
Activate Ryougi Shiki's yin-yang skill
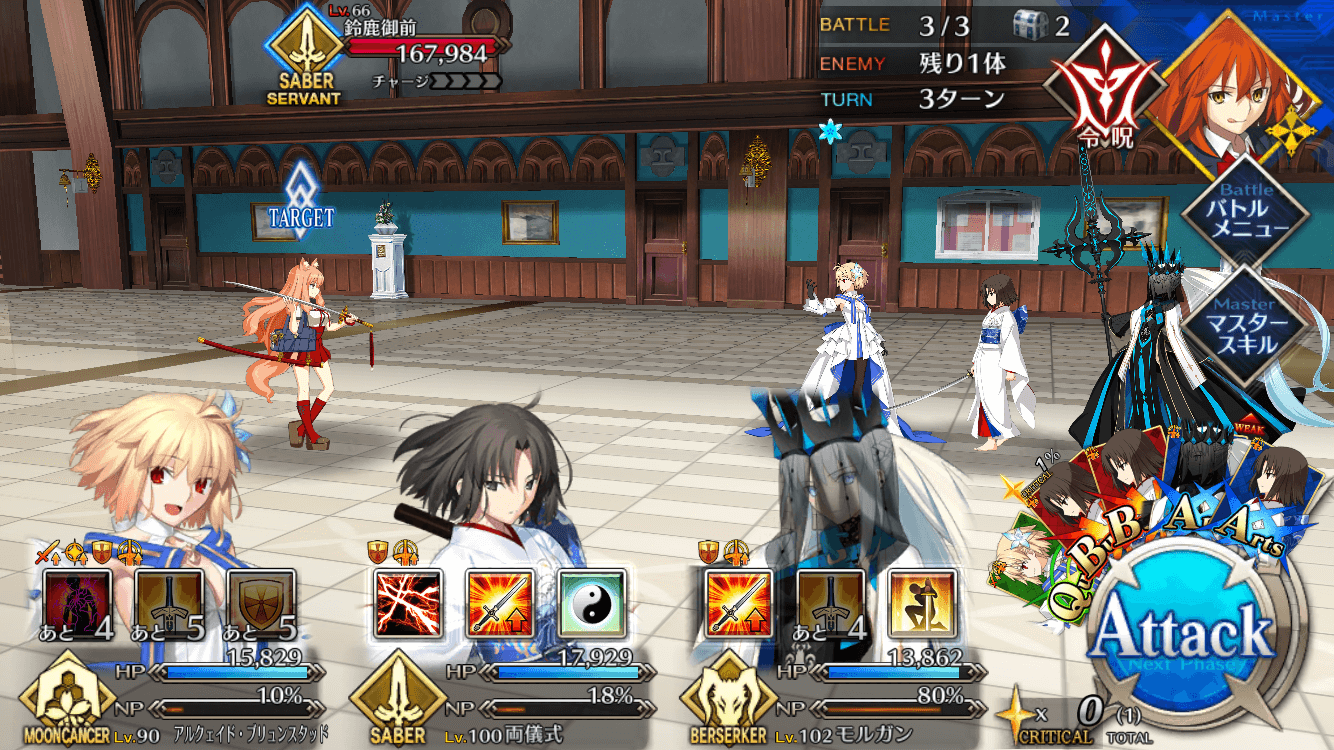click(x=592, y=604)
